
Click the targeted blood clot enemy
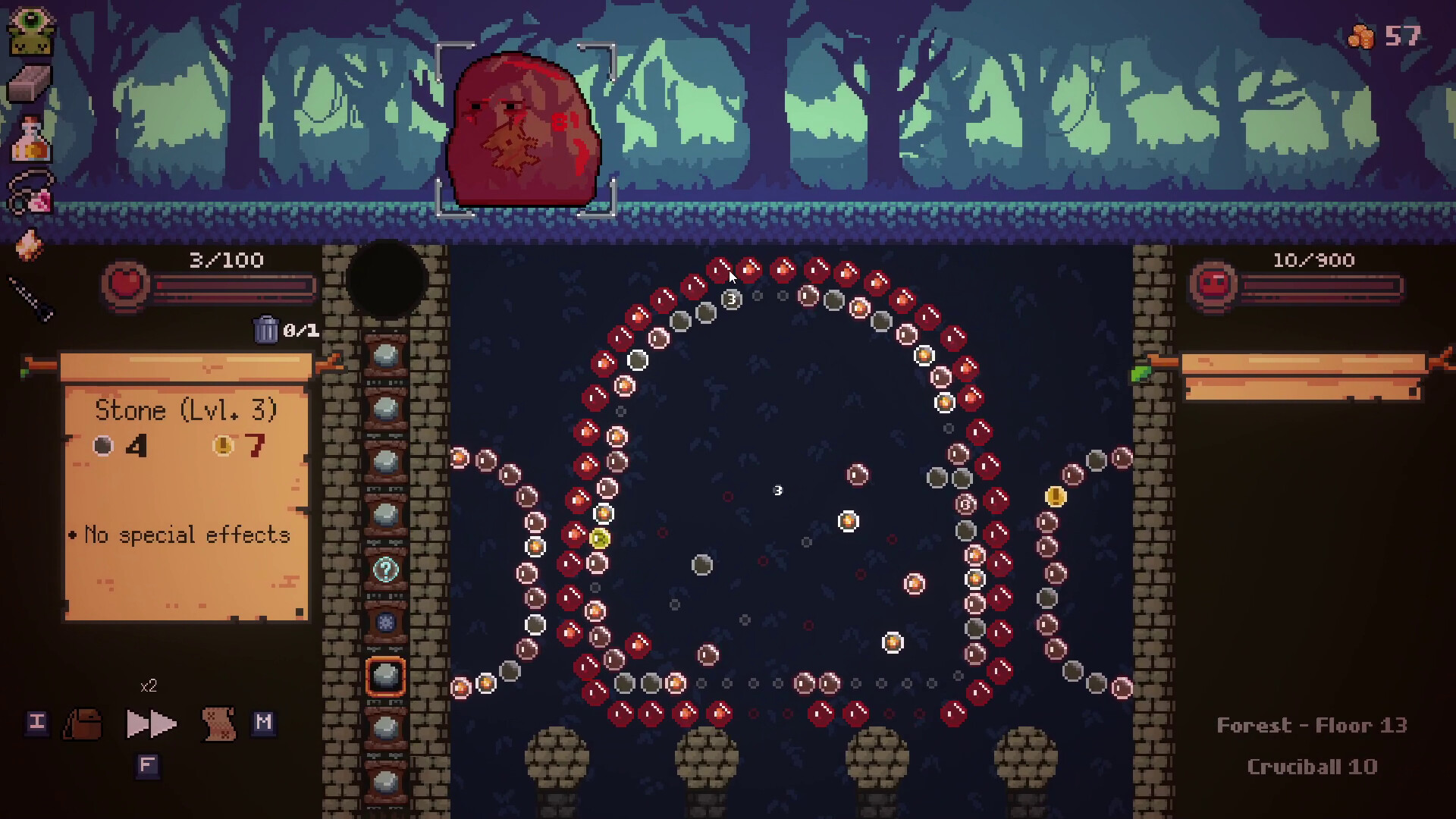(523, 129)
